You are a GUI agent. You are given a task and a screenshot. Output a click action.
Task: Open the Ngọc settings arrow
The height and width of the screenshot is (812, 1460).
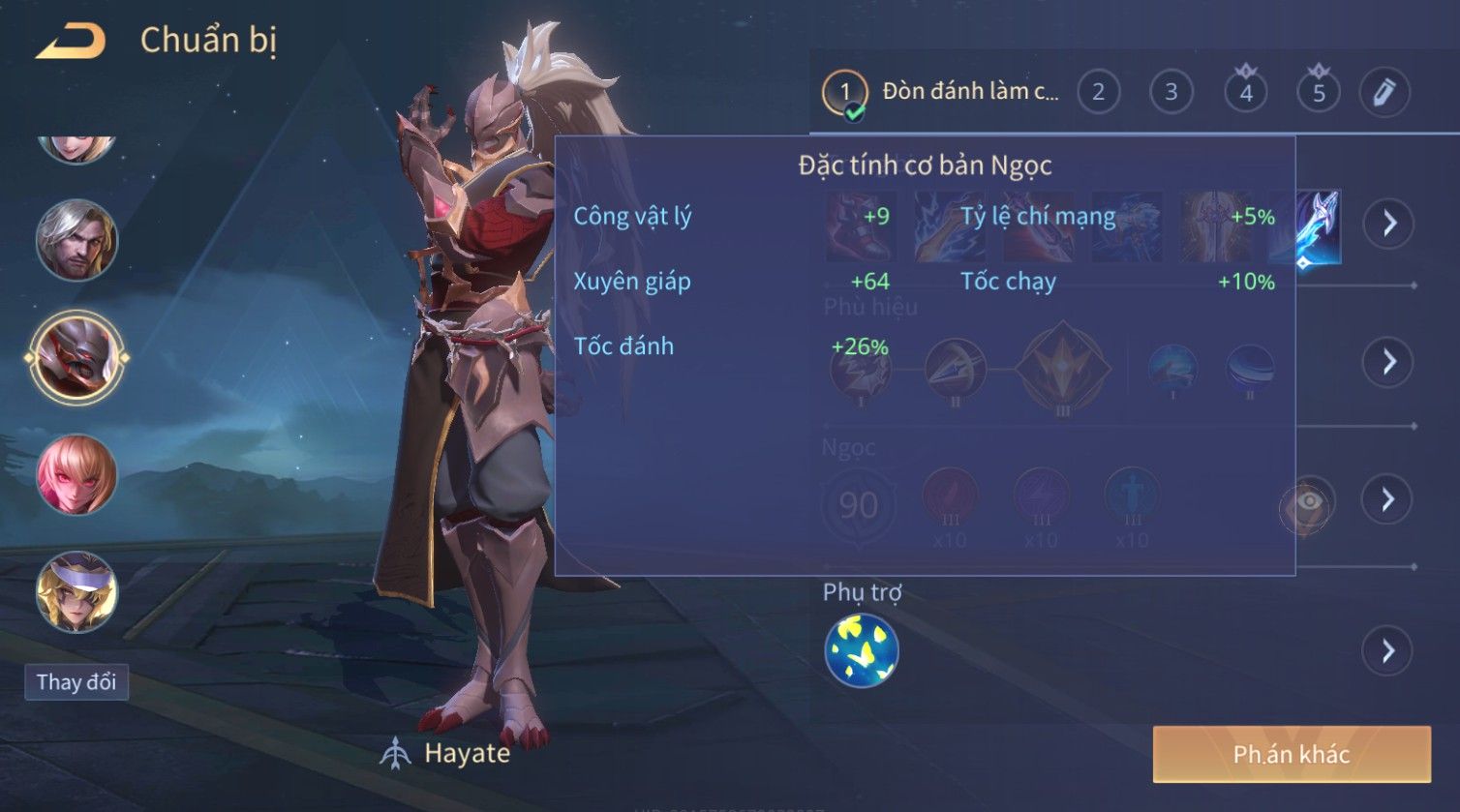1387,499
